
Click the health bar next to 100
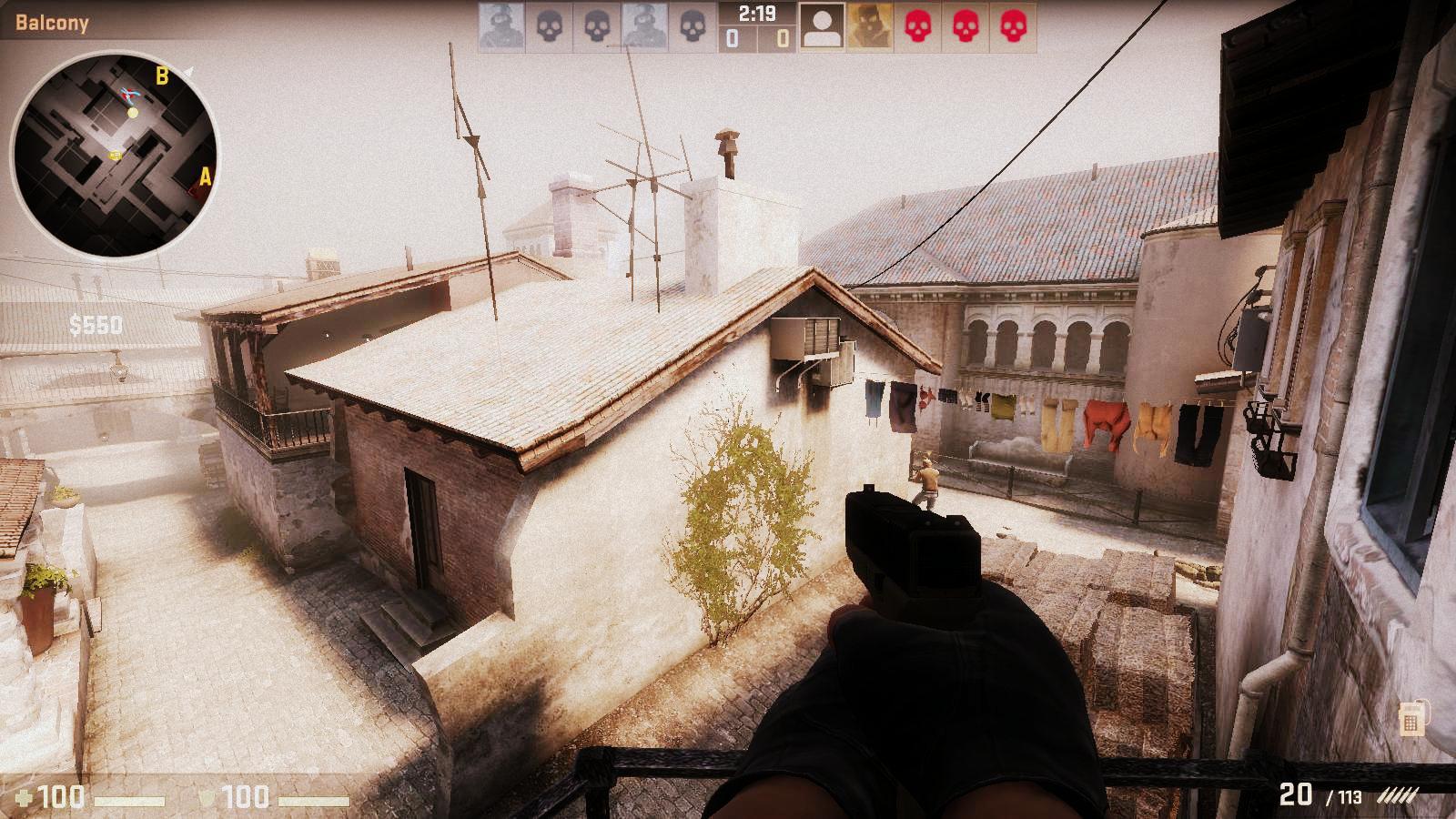point(129,799)
